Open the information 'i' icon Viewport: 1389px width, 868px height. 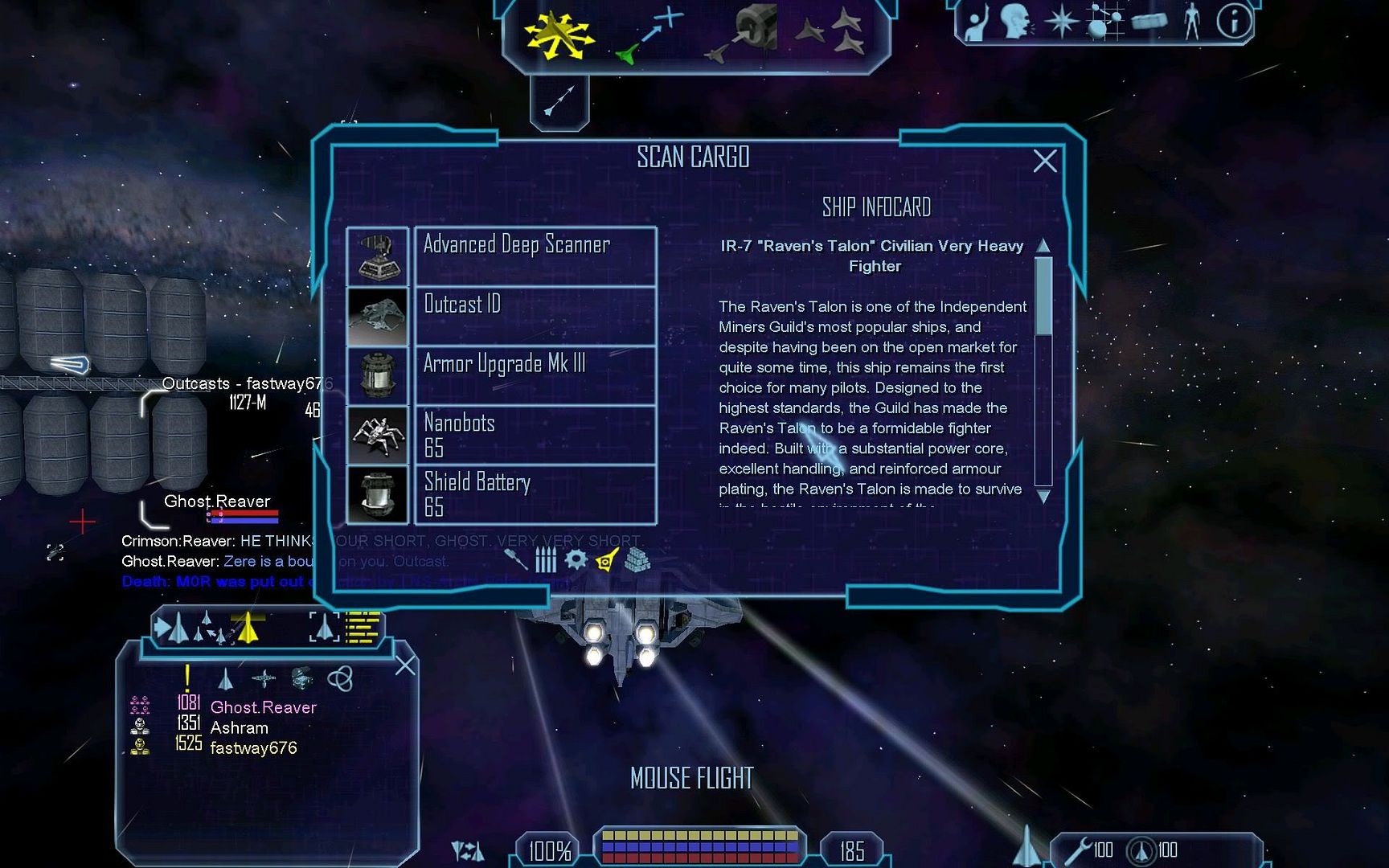point(1233,22)
